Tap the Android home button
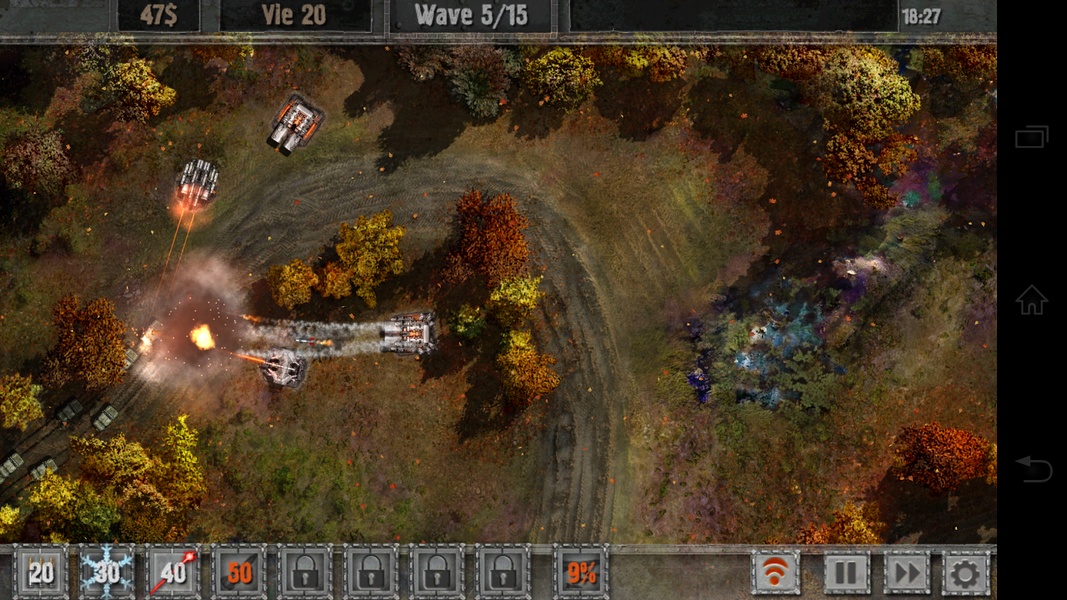This screenshot has width=1067, height=600. 1031,299
